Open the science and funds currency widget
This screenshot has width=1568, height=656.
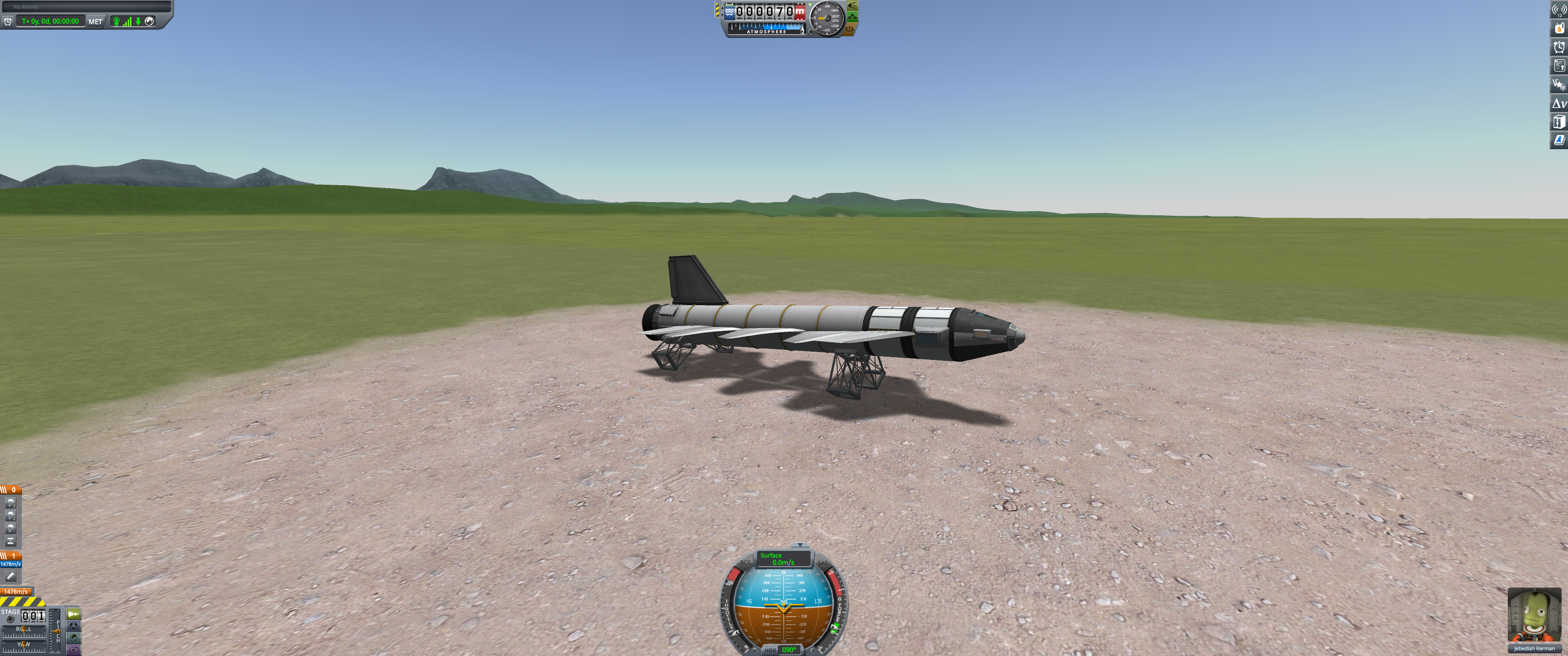click(1559, 84)
